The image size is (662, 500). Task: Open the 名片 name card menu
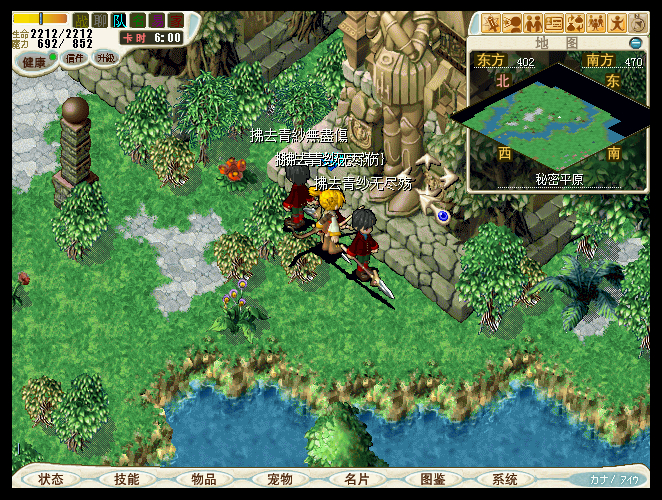[x=357, y=480]
